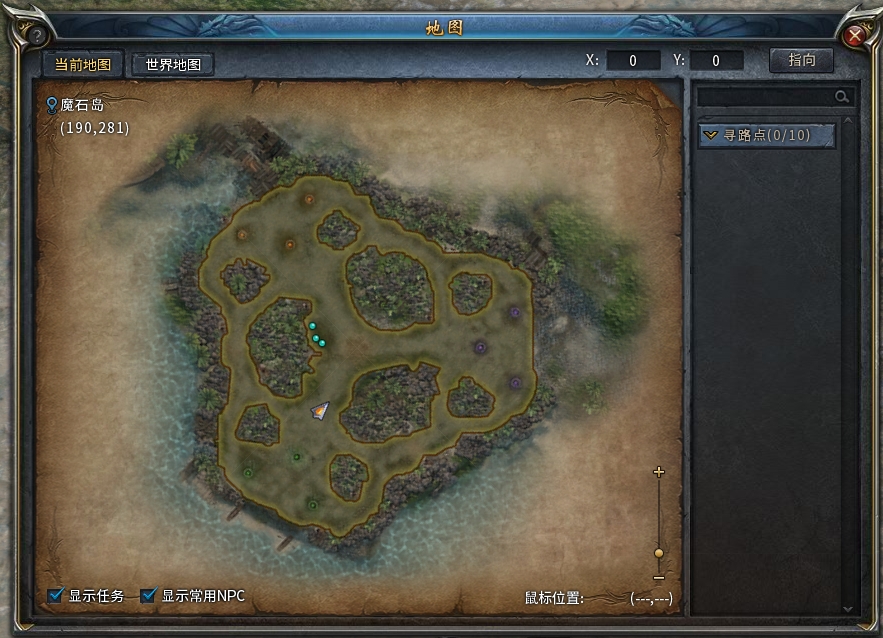Screen dimensions: 883x638
Task: Toggle the 显示任务 checkbox
Action: [56, 596]
